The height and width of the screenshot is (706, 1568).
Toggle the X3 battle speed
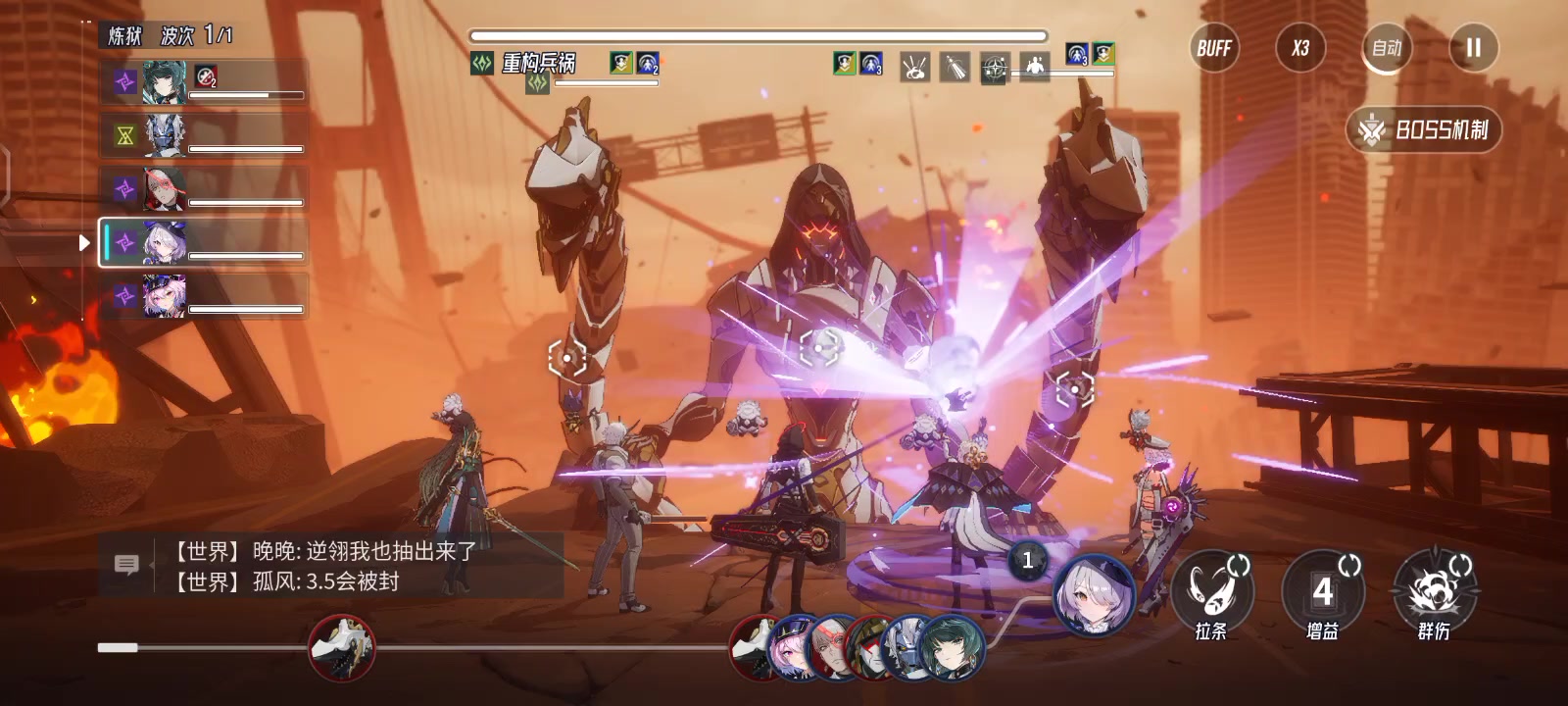click(x=1300, y=48)
